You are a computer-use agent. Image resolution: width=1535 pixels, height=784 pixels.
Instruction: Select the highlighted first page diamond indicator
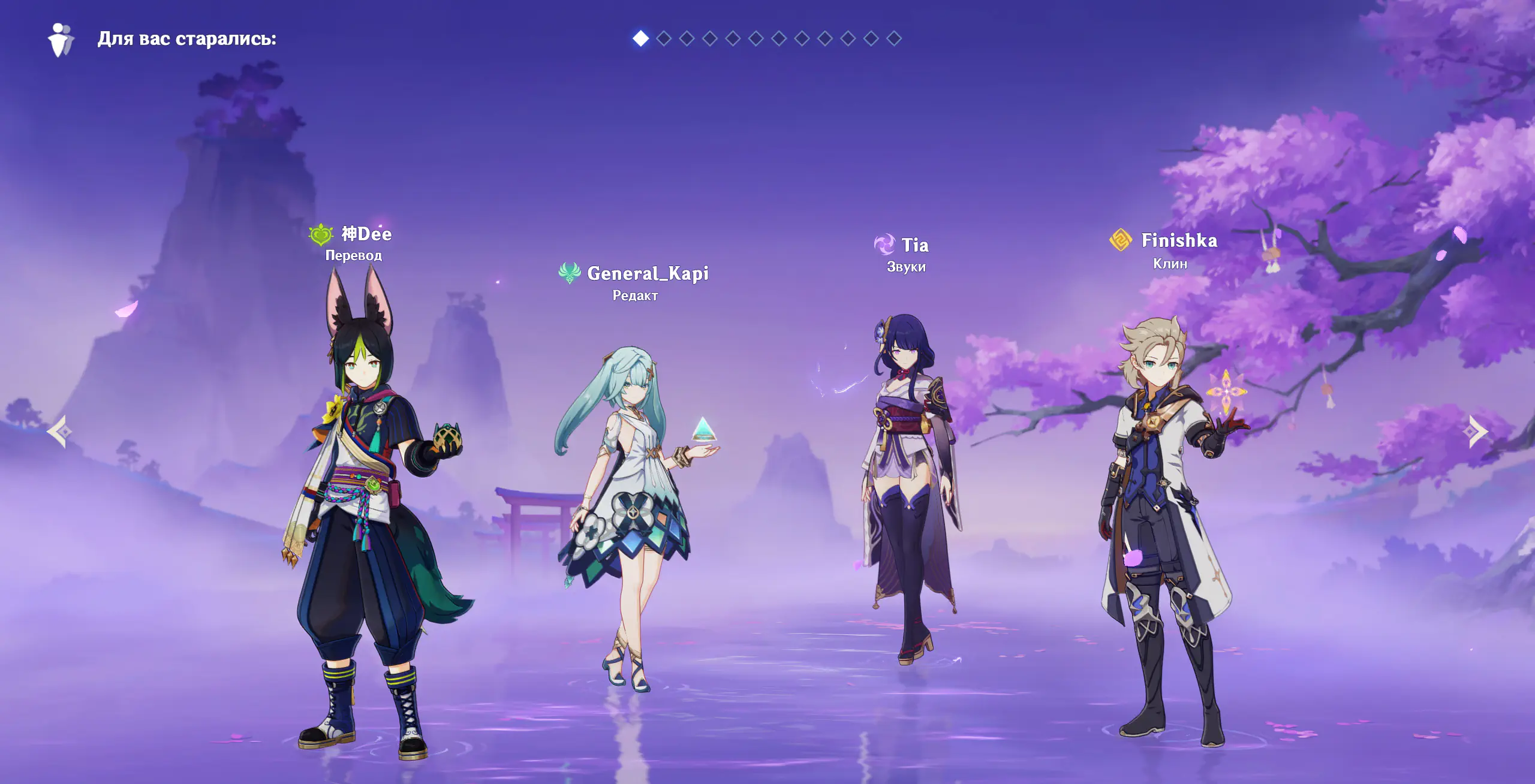(640, 39)
